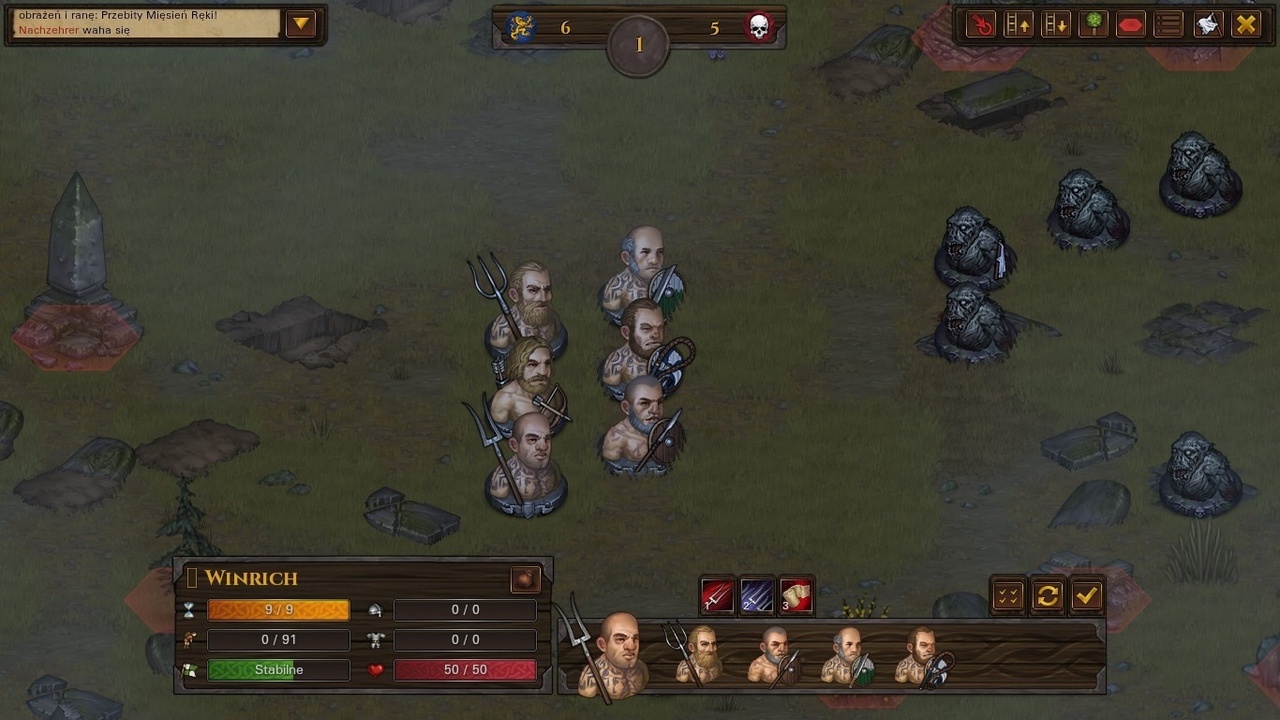
Task: Select Winrich's large portrait in turn order
Action: [618, 654]
